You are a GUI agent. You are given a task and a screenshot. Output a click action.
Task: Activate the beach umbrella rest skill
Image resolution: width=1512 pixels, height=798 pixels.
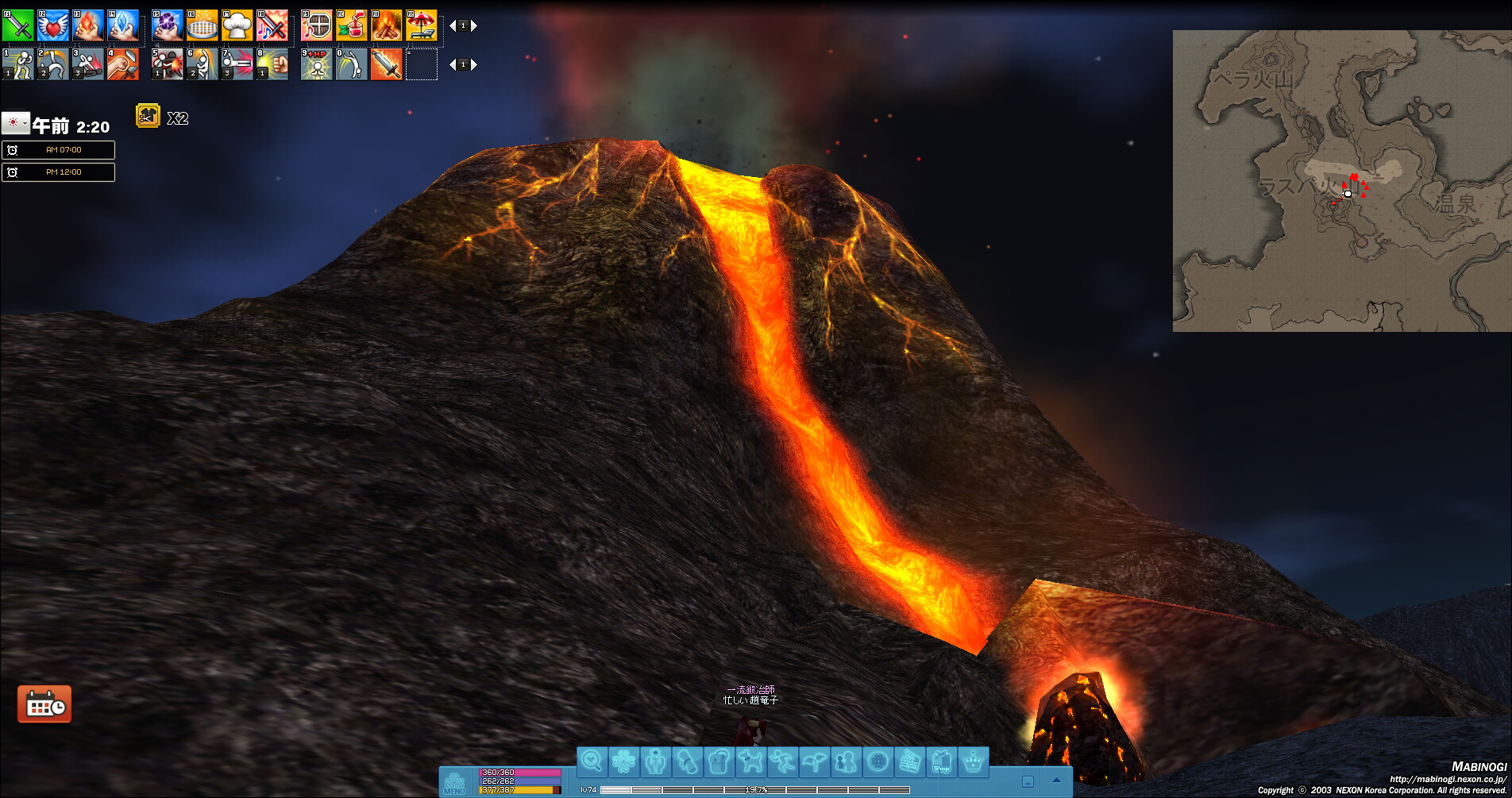[422, 25]
